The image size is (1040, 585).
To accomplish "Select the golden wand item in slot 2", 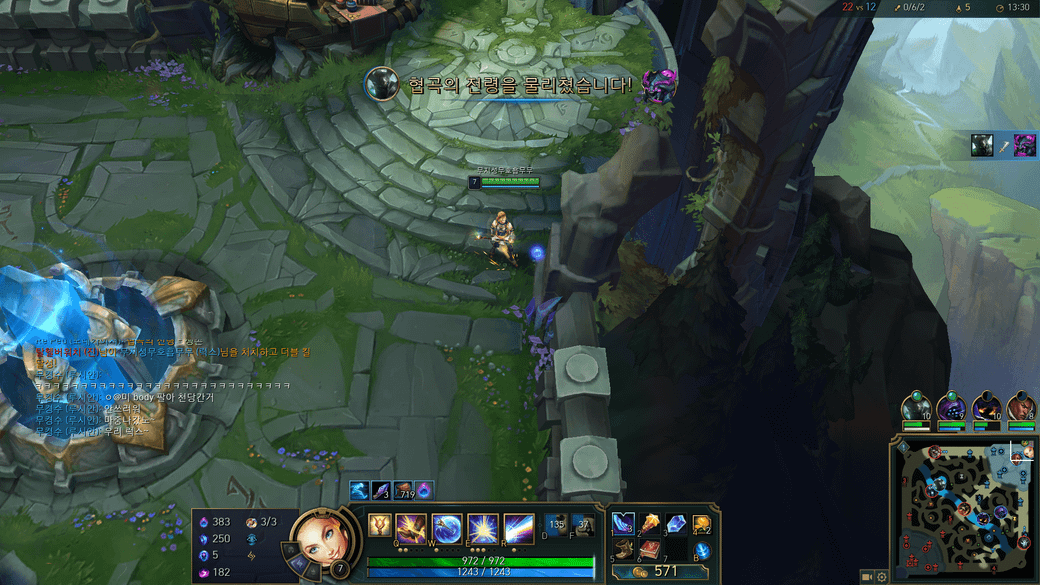I will coord(650,523).
